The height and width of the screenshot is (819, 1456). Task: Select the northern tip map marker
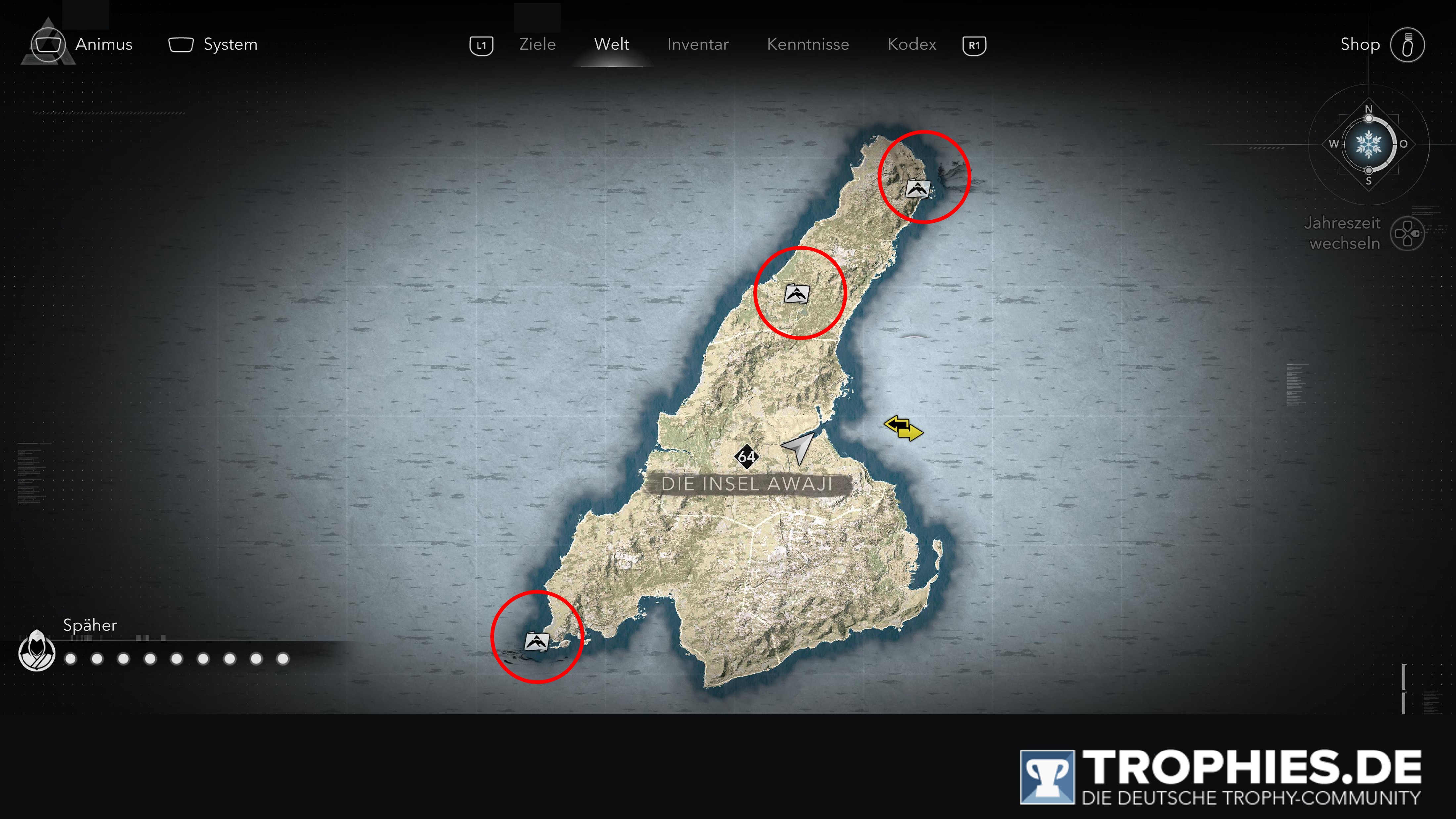click(917, 189)
